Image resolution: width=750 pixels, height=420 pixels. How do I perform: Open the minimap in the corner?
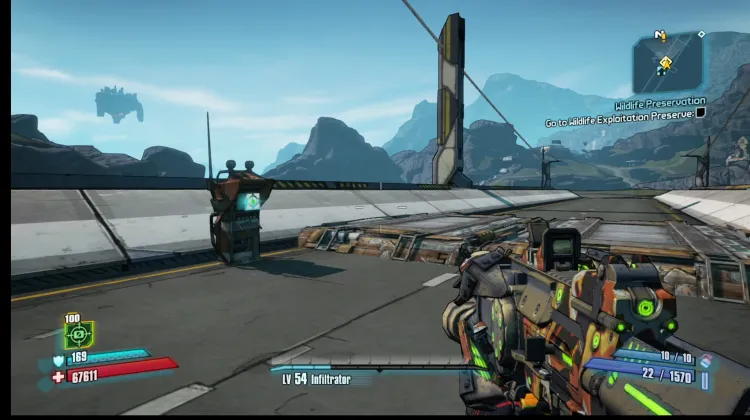667,62
